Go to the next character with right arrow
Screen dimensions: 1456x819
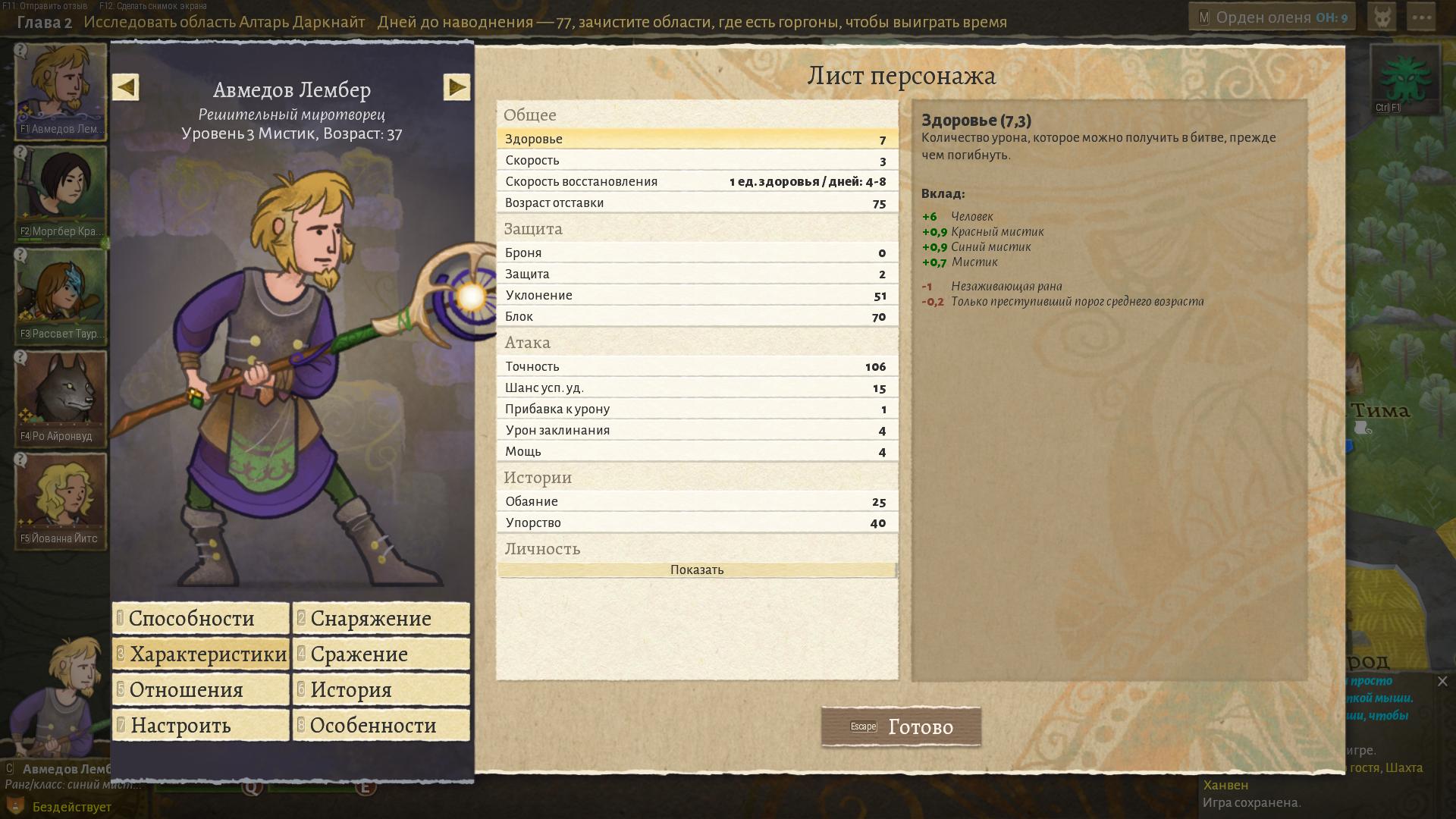(457, 87)
